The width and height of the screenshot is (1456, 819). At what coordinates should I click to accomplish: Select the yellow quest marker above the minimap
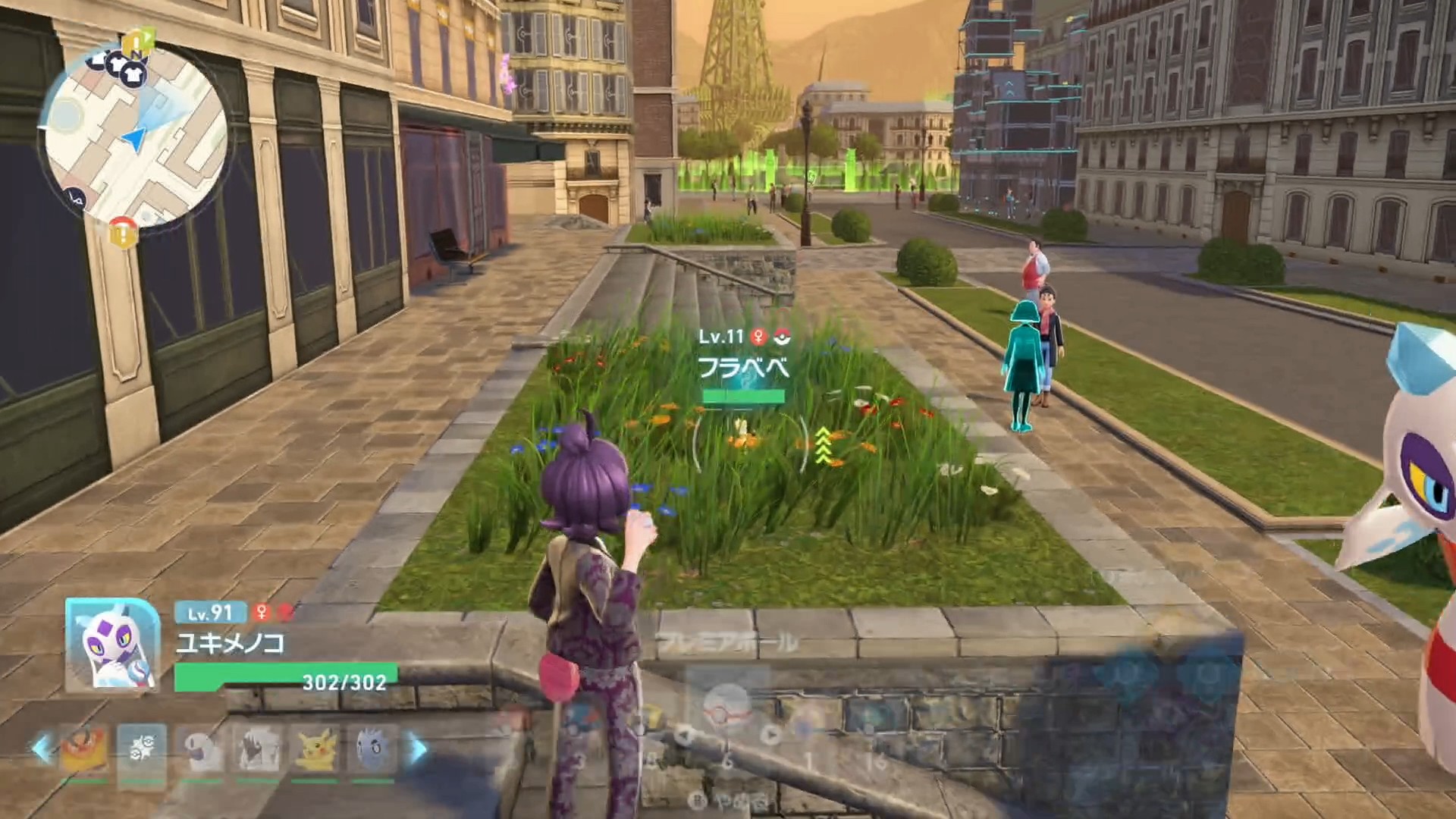pyautogui.click(x=138, y=40)
